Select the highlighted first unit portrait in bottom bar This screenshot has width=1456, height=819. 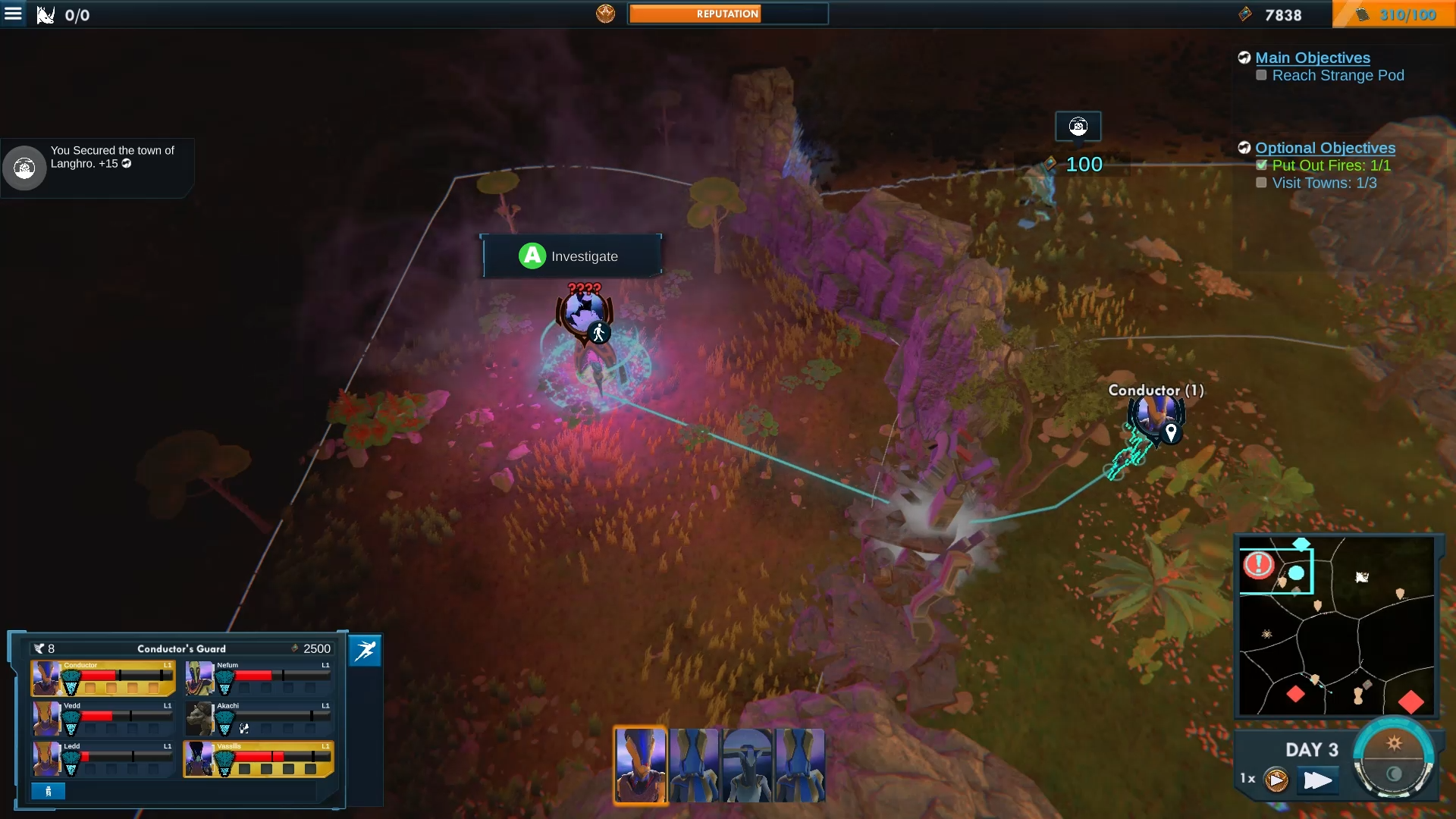tap(640, 765)
